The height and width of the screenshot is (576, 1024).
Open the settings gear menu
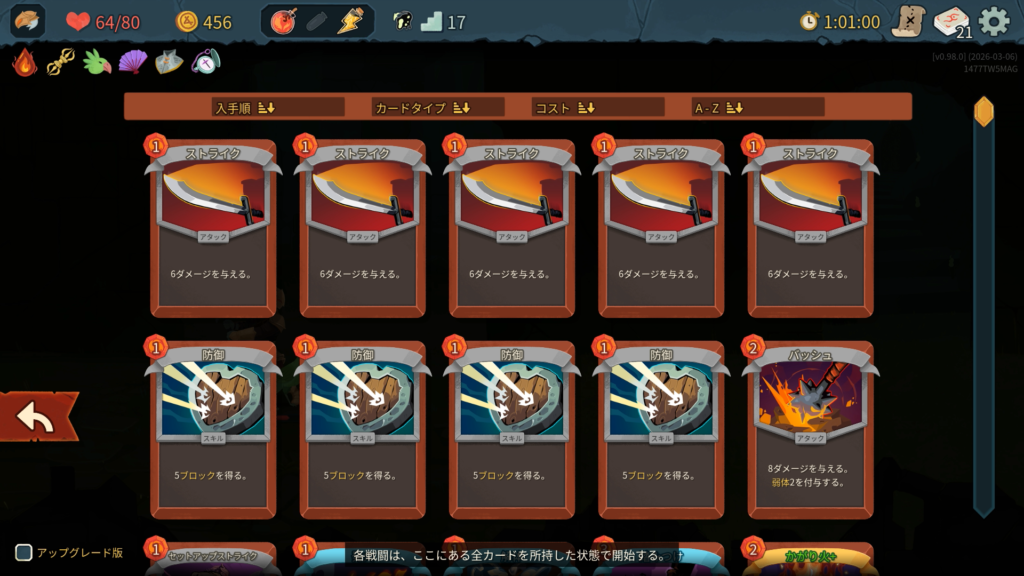pyautogui.click(x=993, y=21)
